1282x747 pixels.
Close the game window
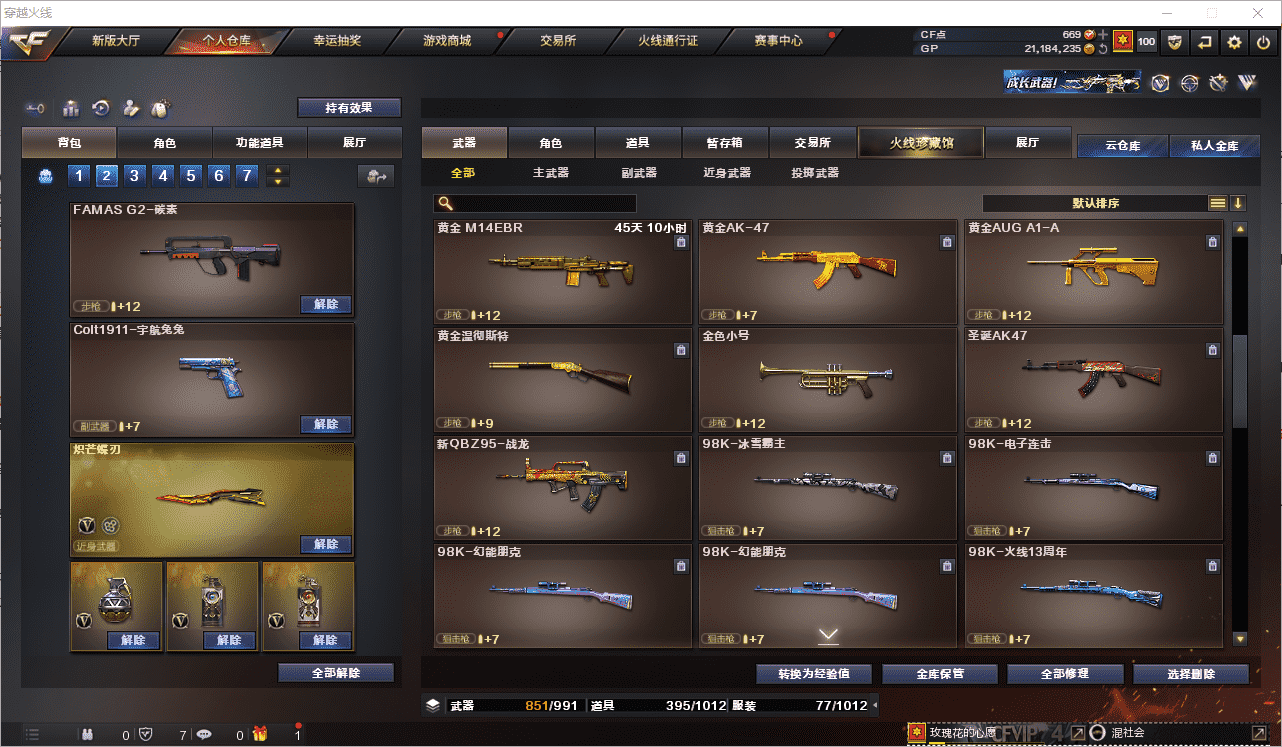[x=1257, y=13]
